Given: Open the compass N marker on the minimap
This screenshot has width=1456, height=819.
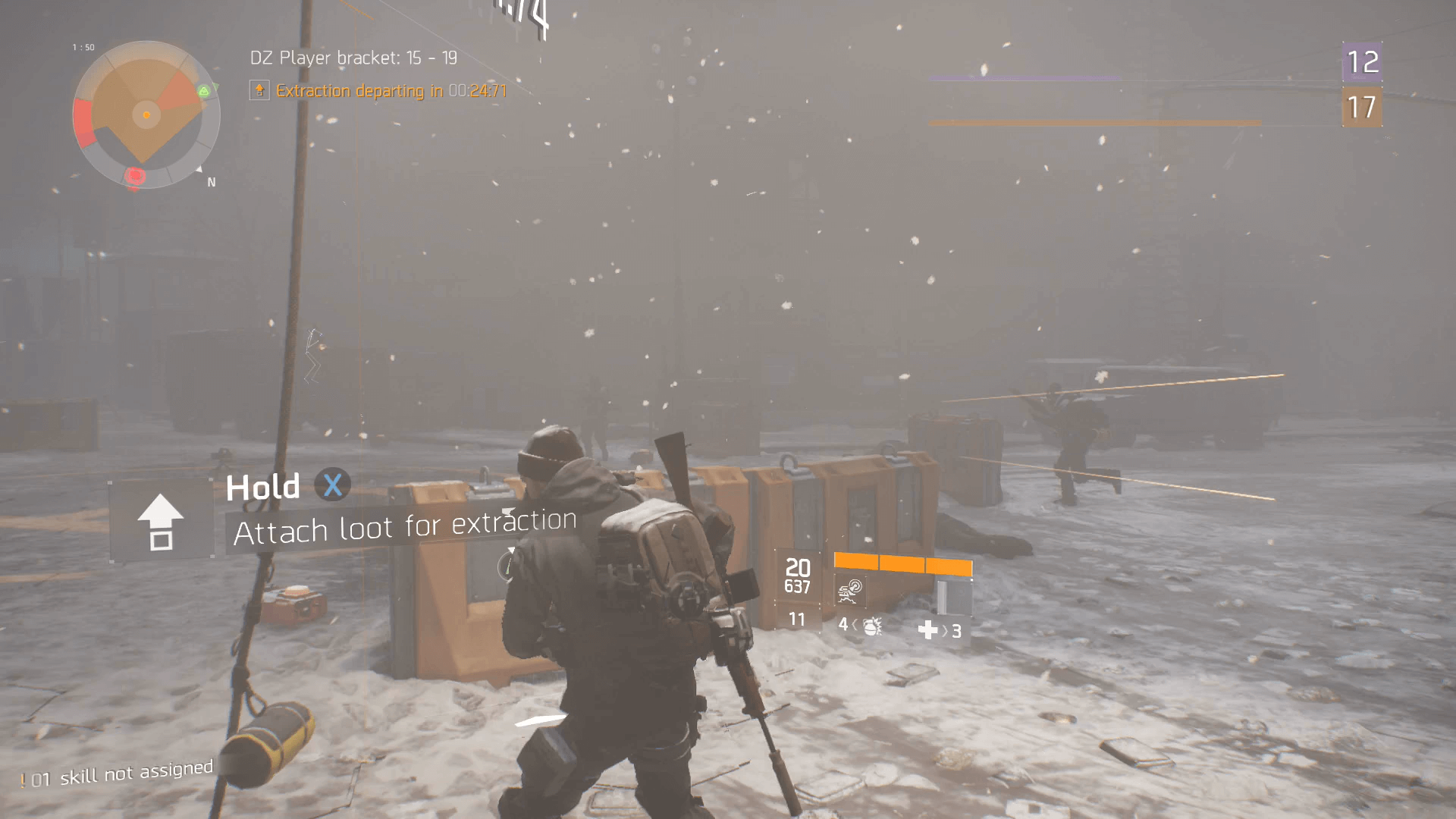Looking at the screenshot, I should (211, 181).
